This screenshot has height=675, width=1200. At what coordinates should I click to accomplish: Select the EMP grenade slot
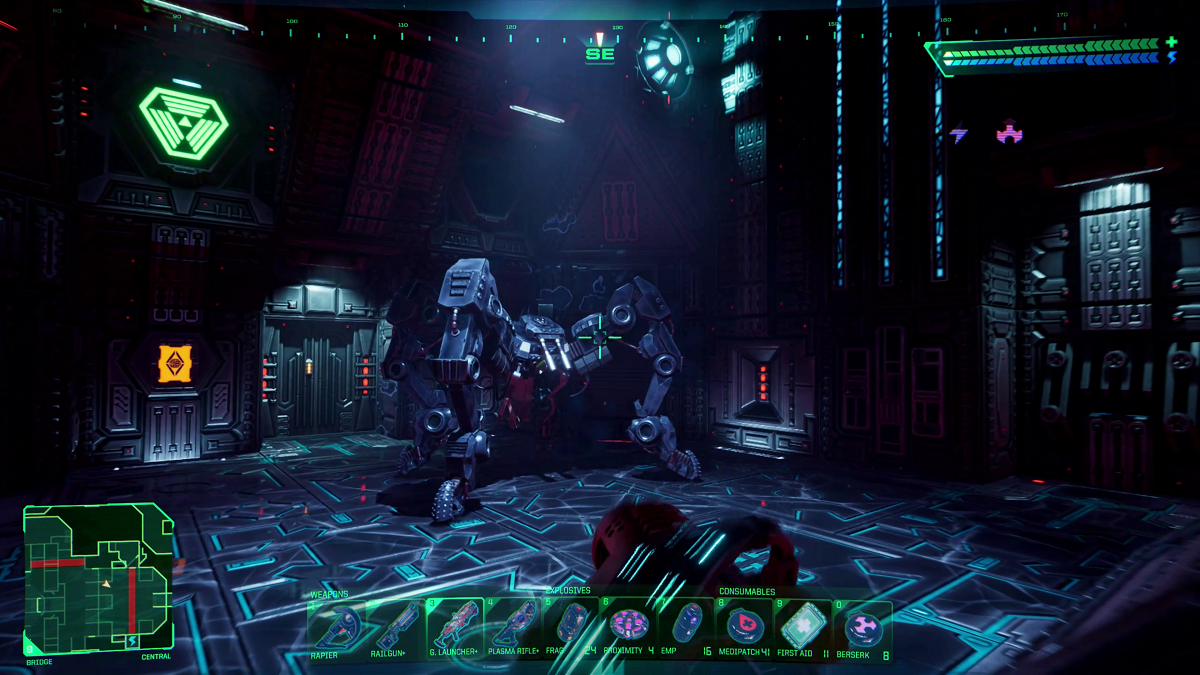[684, 625]
